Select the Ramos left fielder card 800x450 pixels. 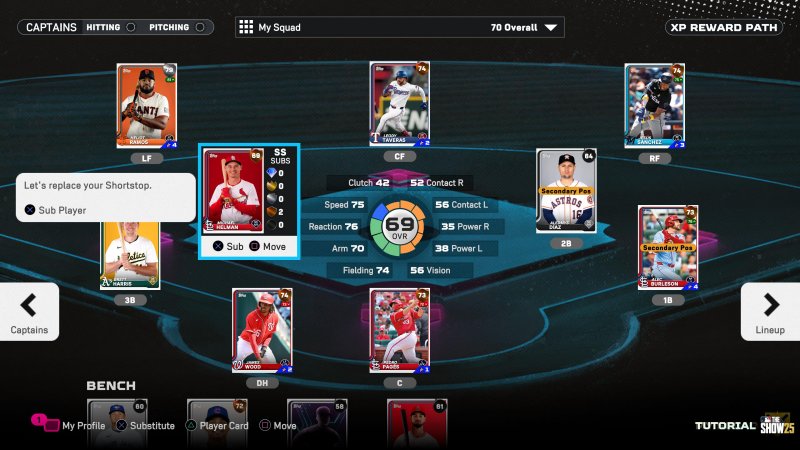pos(146,105)
